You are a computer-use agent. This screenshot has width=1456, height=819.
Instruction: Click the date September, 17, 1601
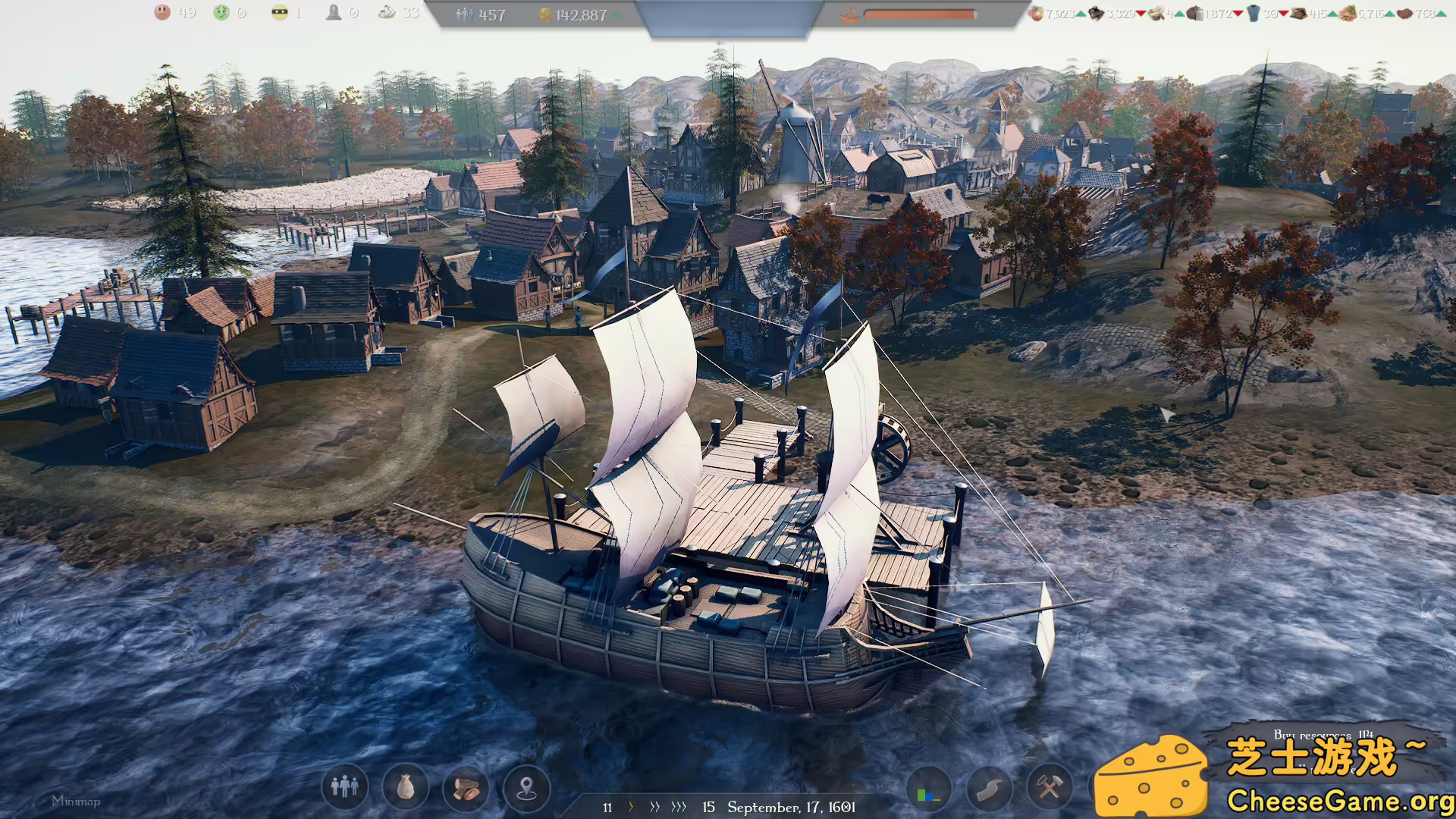[790, 808]
